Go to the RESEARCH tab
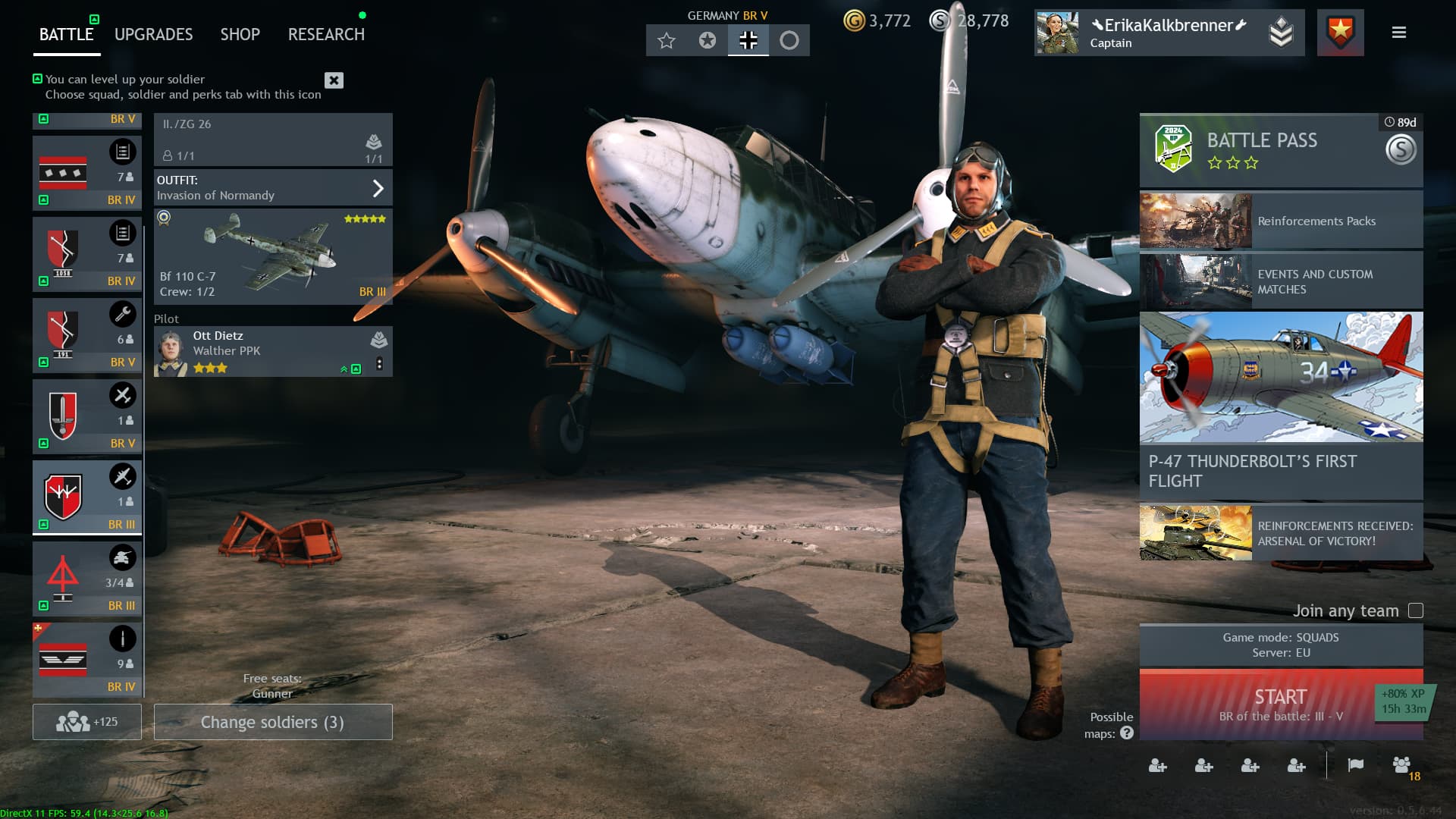The image size is (1456, 819). coord(326,34)
